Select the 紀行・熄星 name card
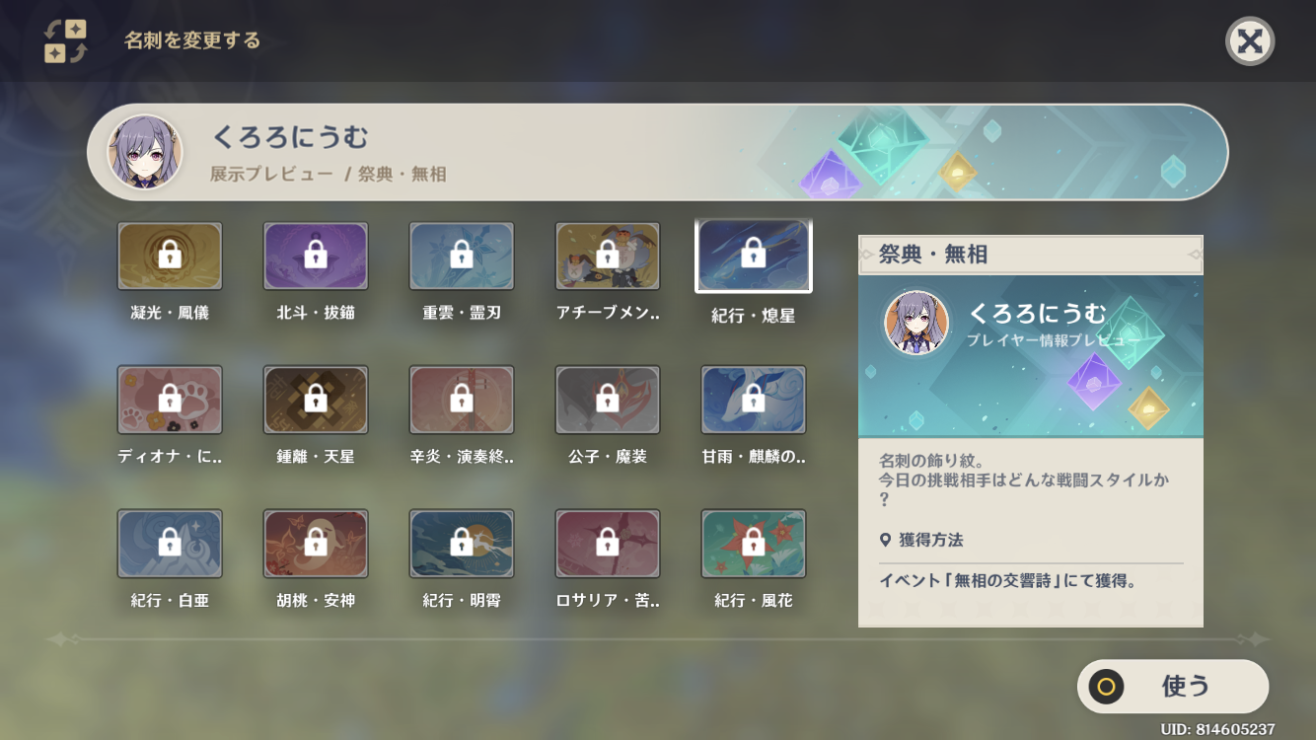The width and height of the screenshot is (1316, 740). pyautogui.click(x=753, y=255)
